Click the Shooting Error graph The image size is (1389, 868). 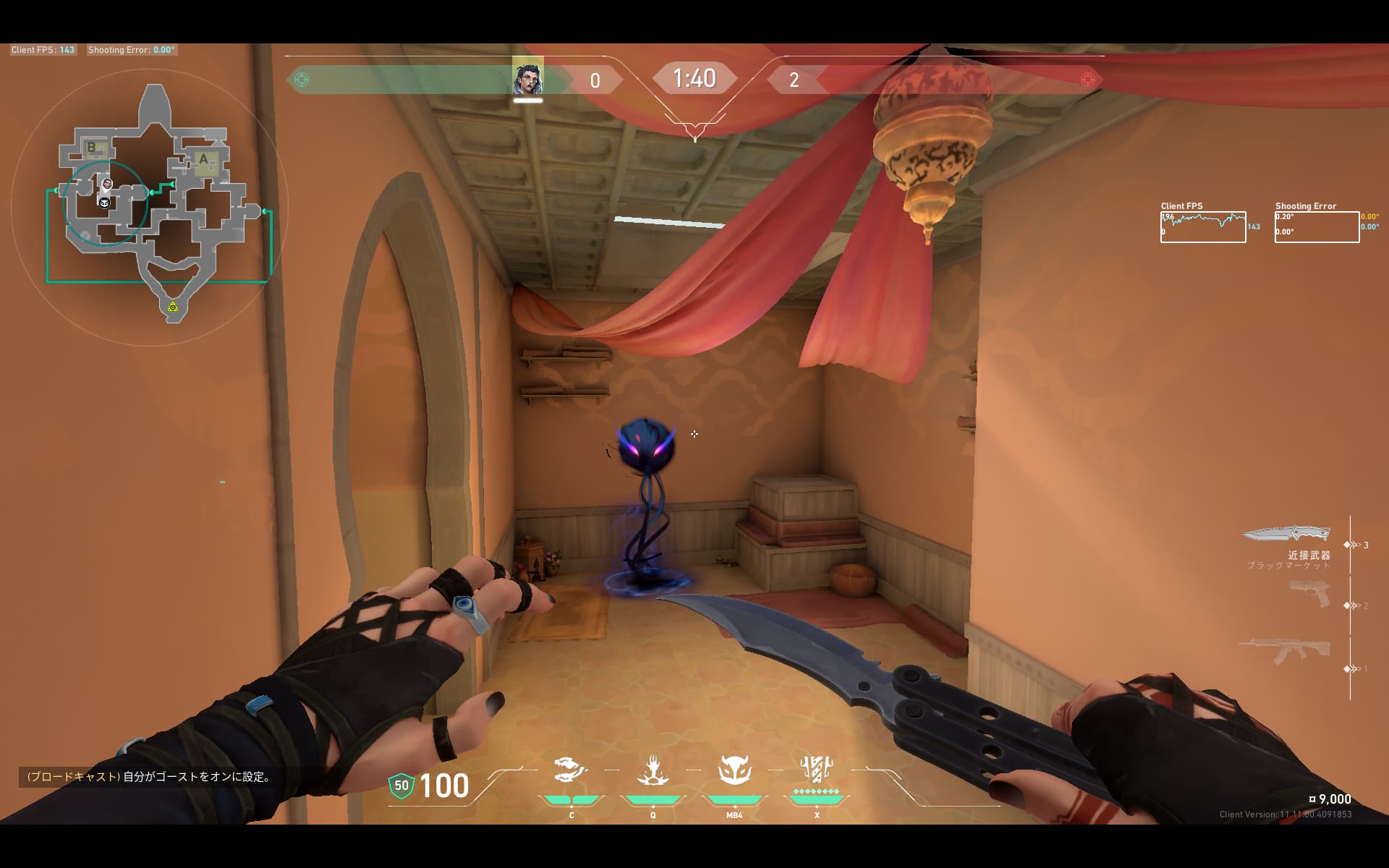pos(1317,227)
